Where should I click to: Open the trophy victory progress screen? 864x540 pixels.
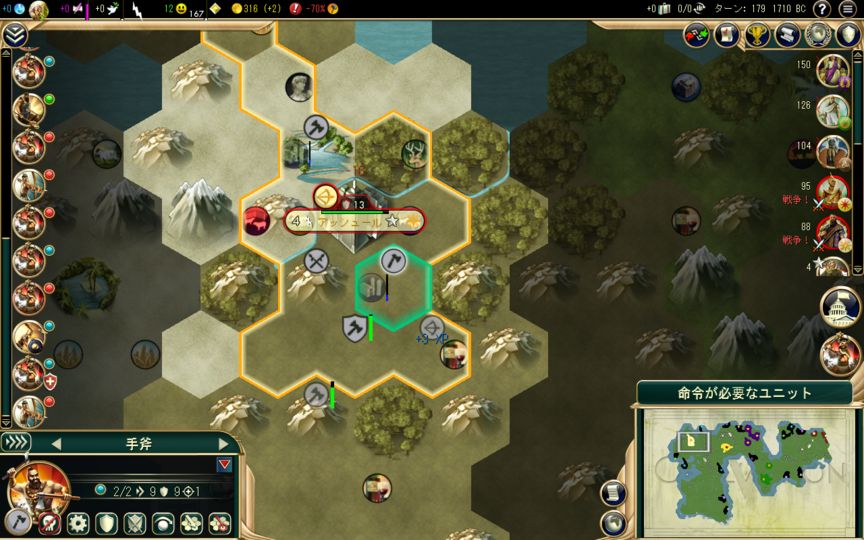pos(757,35)
